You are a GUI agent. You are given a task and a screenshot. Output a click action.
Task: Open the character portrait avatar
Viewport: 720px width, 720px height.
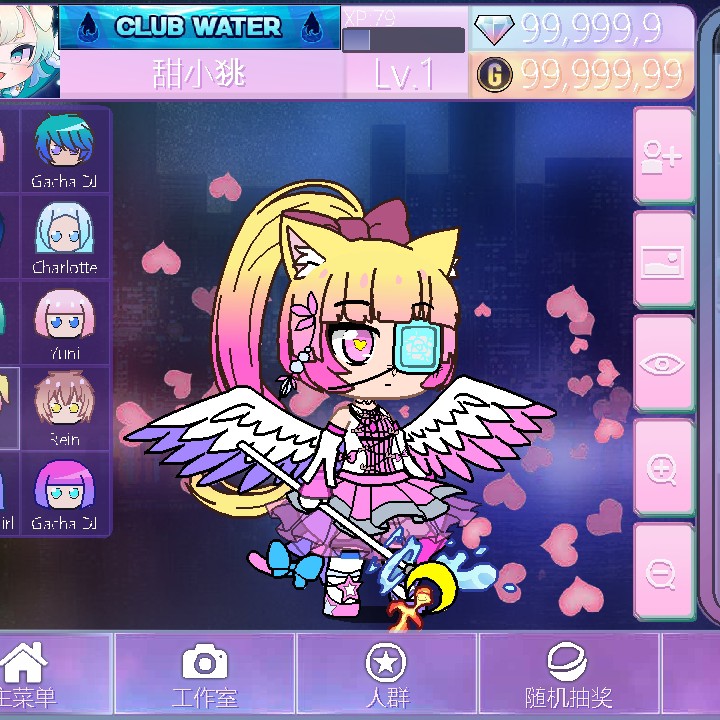[x=27, y=48]
